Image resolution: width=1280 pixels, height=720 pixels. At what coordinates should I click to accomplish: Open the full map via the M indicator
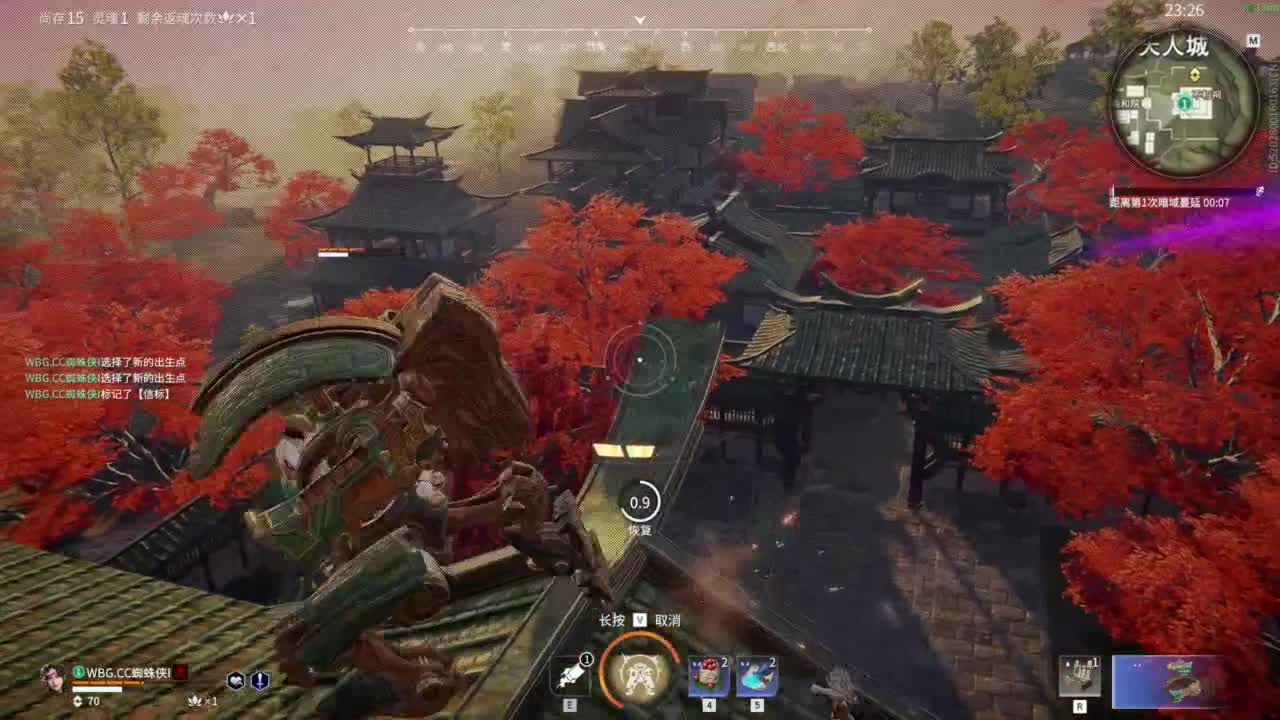tap(1254, 40)
